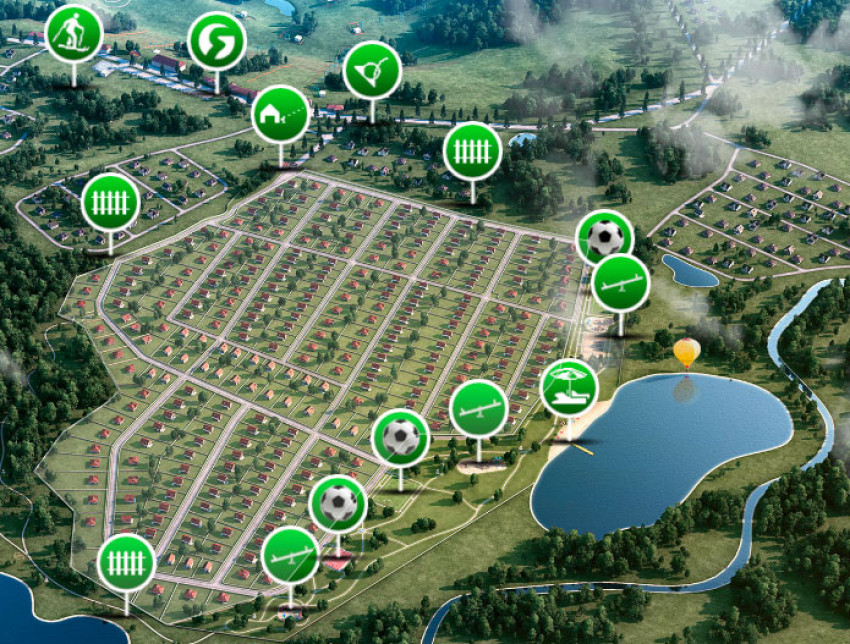The width and height of the screenshot is (850, 644).
Task: Click the house with dotted line marker
Action: [280, 114]
